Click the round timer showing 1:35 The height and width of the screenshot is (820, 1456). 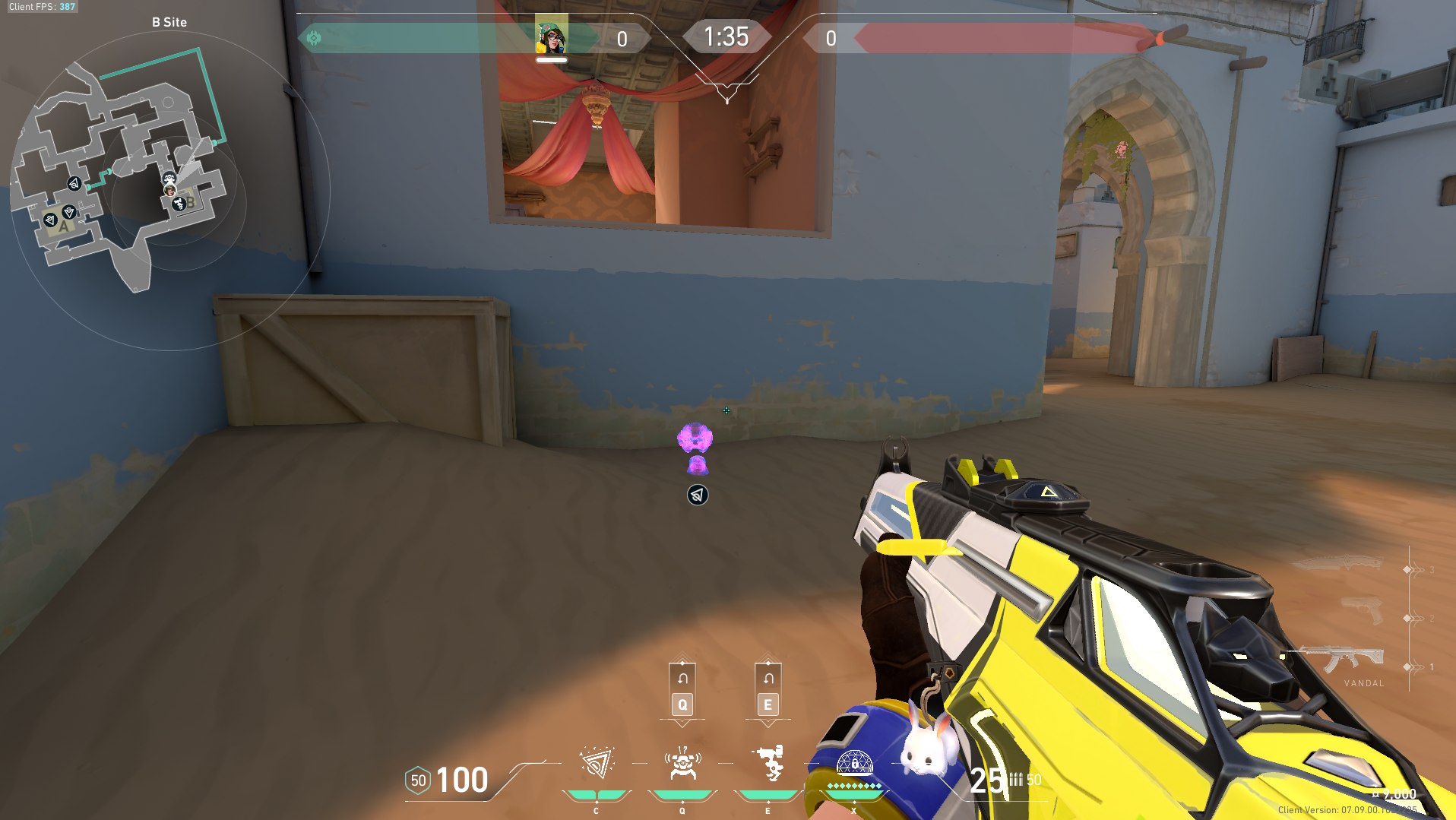726,36
